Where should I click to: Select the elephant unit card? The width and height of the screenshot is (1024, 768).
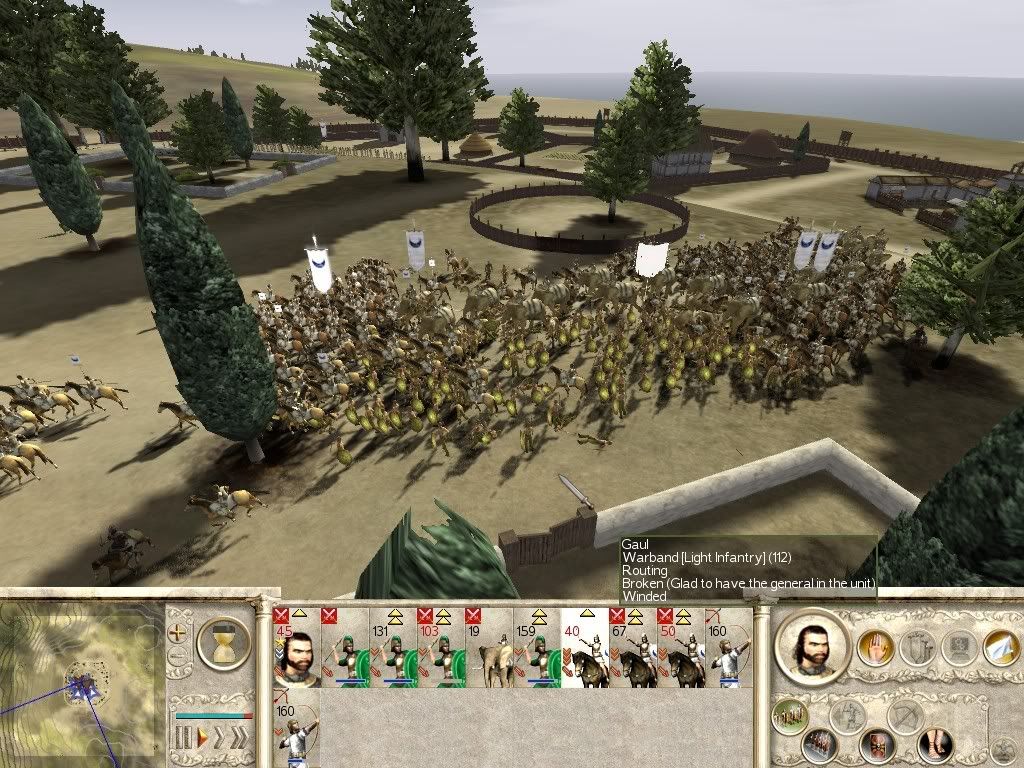488,648
